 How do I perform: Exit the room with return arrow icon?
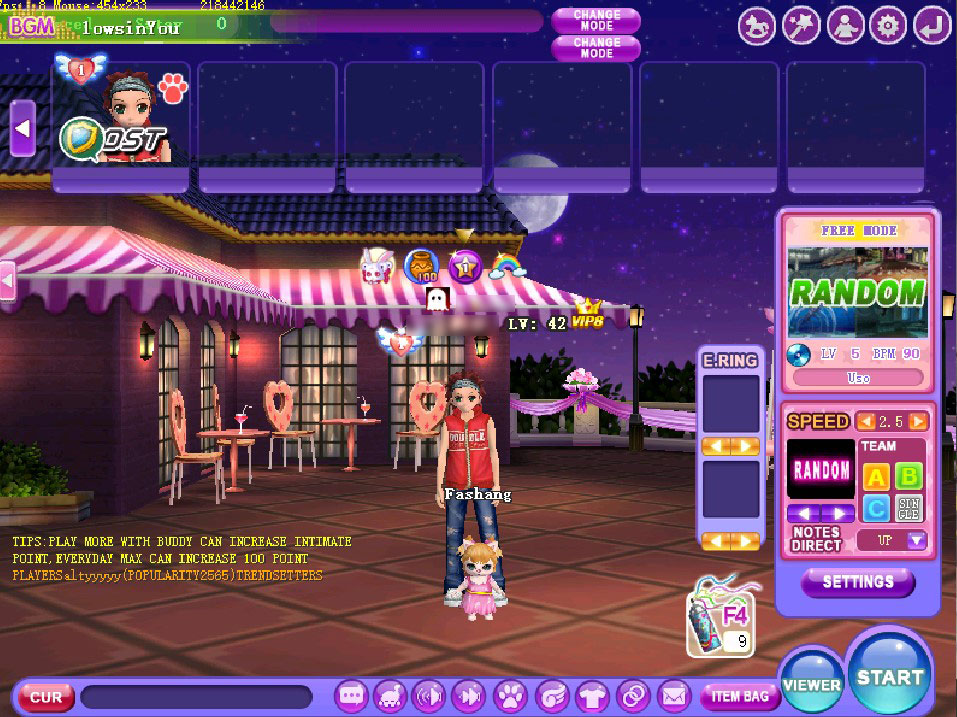click(931, 26)
